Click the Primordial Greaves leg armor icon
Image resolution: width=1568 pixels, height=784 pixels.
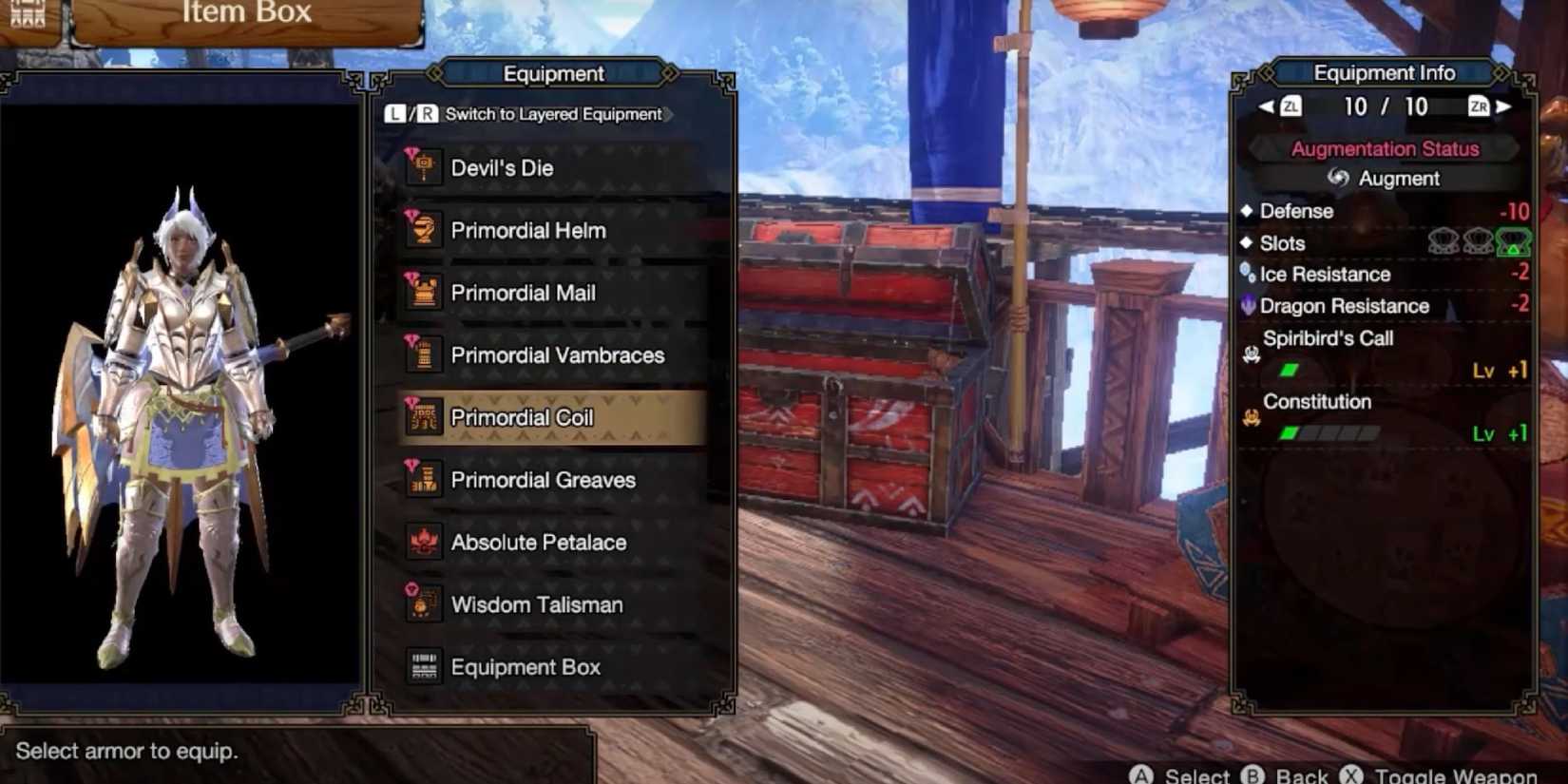point(425,480)
